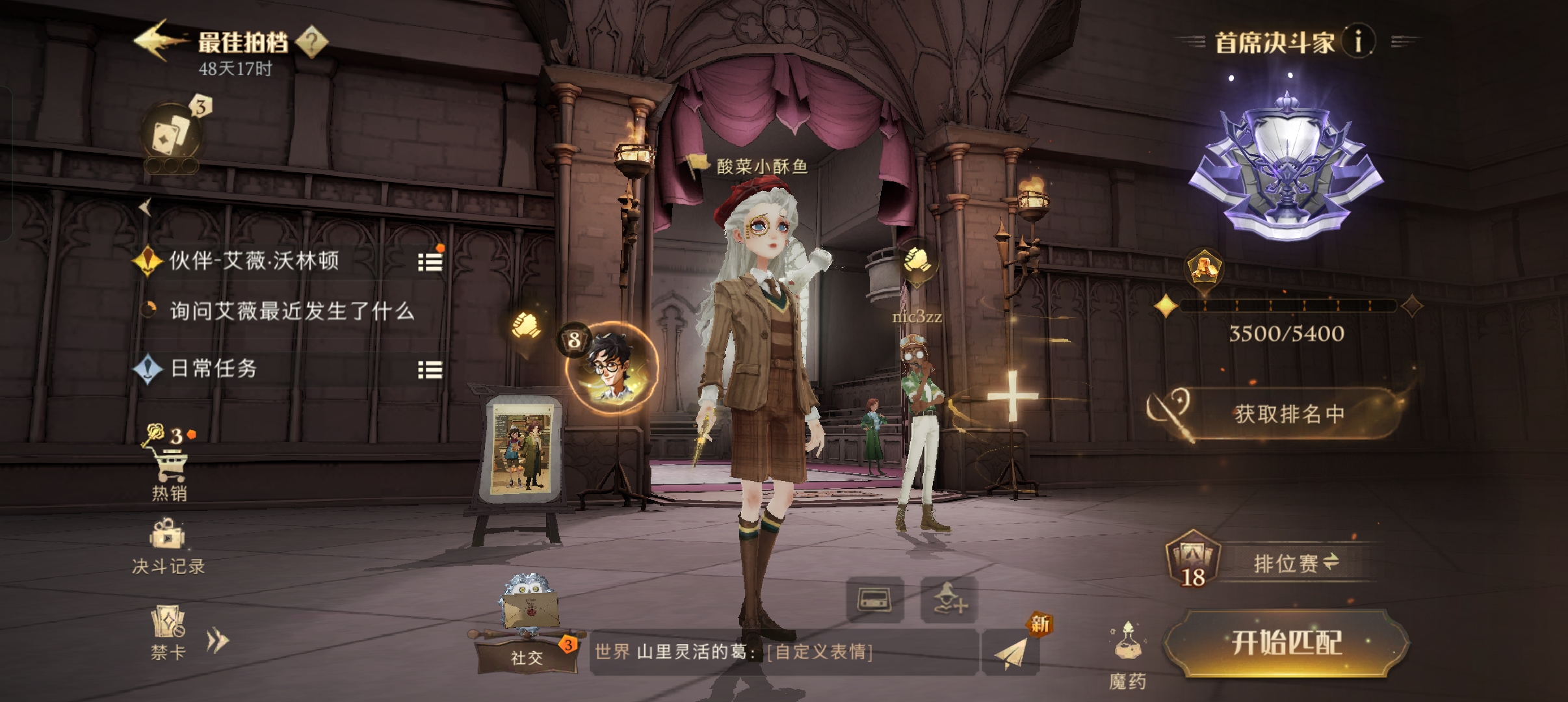Screen dimensions: 1568x702
Task: Open the 获取排名中 ranking button
Action: (1288, 414)
